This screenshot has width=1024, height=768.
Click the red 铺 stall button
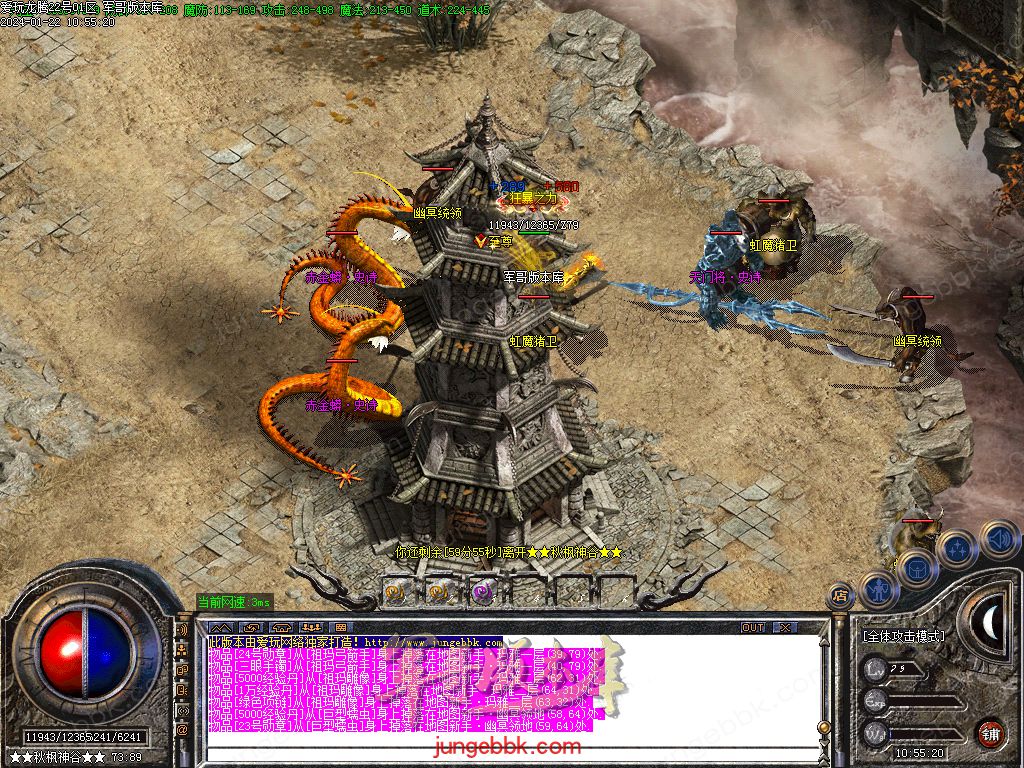click(990, 732)
